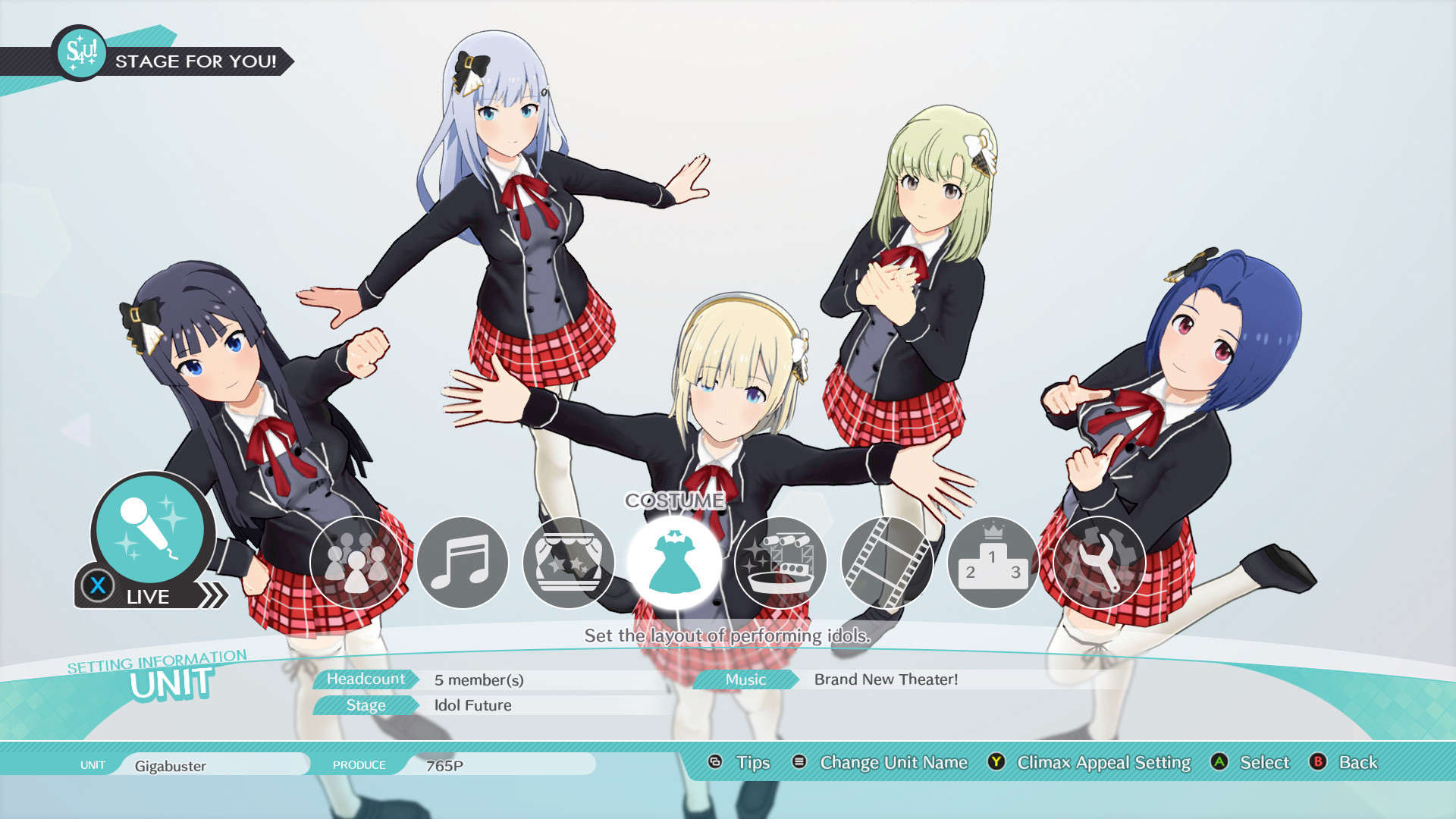Select the Idol Future stage entry
Image resolution: width=1456 pixels, height=819 pixels.
click(474, 705)
